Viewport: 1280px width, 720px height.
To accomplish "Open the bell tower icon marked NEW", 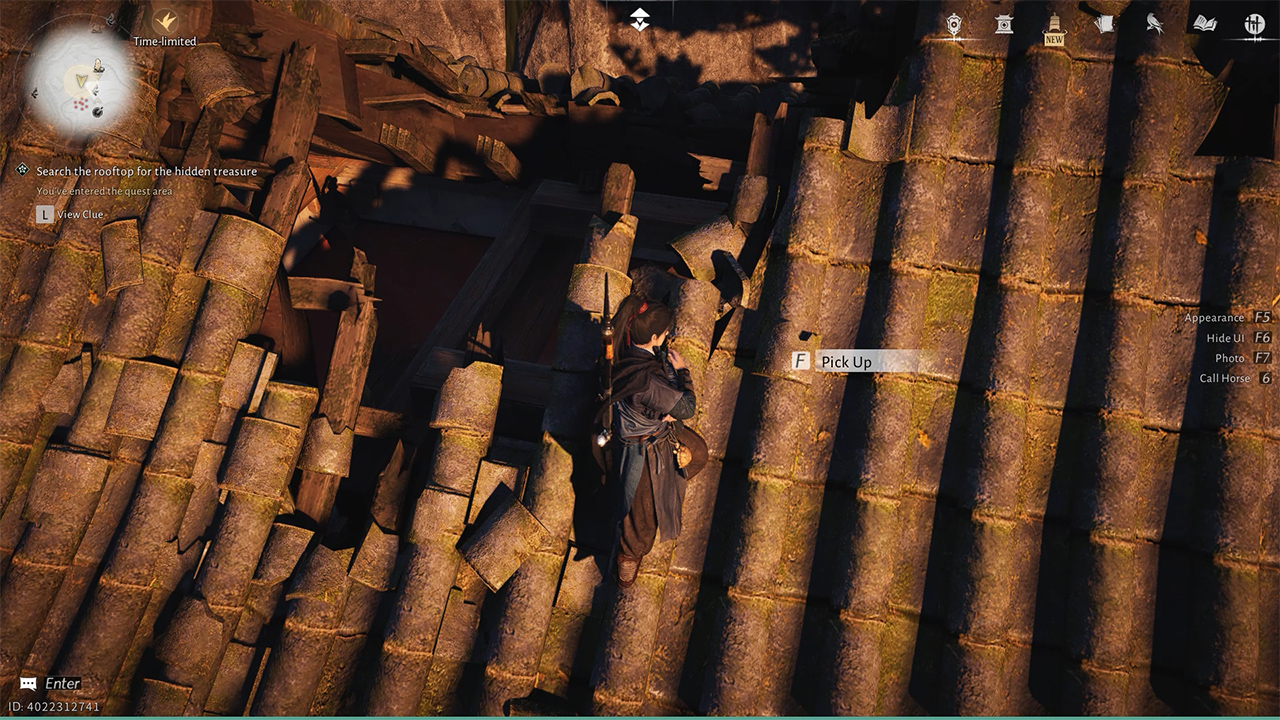I will click(x=1054, y=25).
